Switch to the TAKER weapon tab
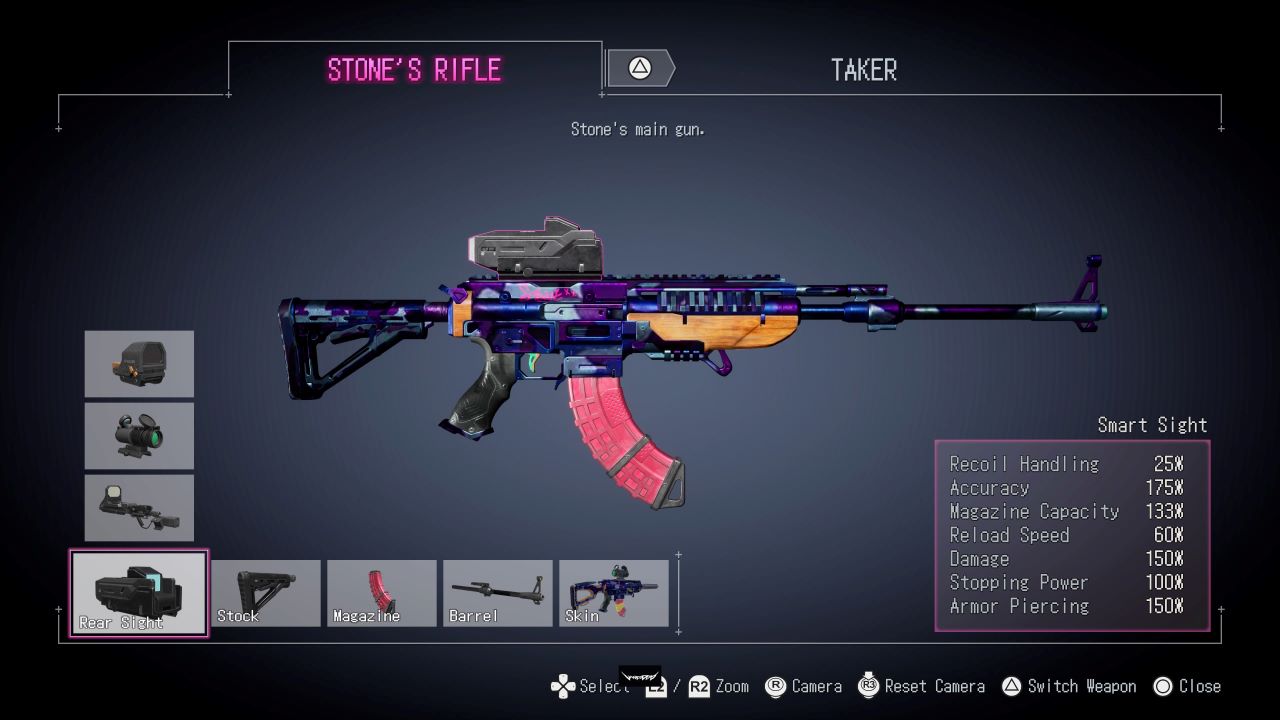The image size is (1280, 720). (863, 68)
